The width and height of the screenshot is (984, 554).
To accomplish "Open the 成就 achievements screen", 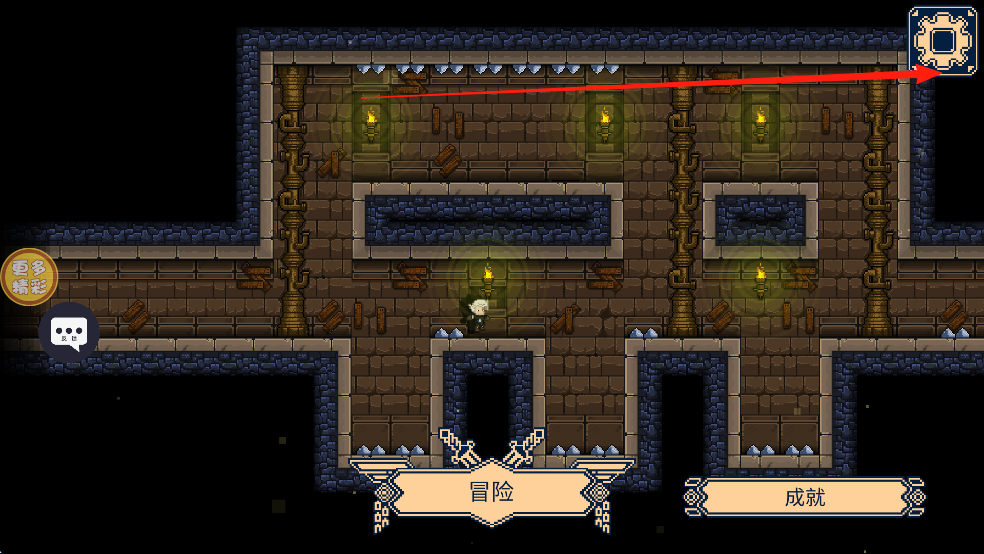I will tap(804, 497).
